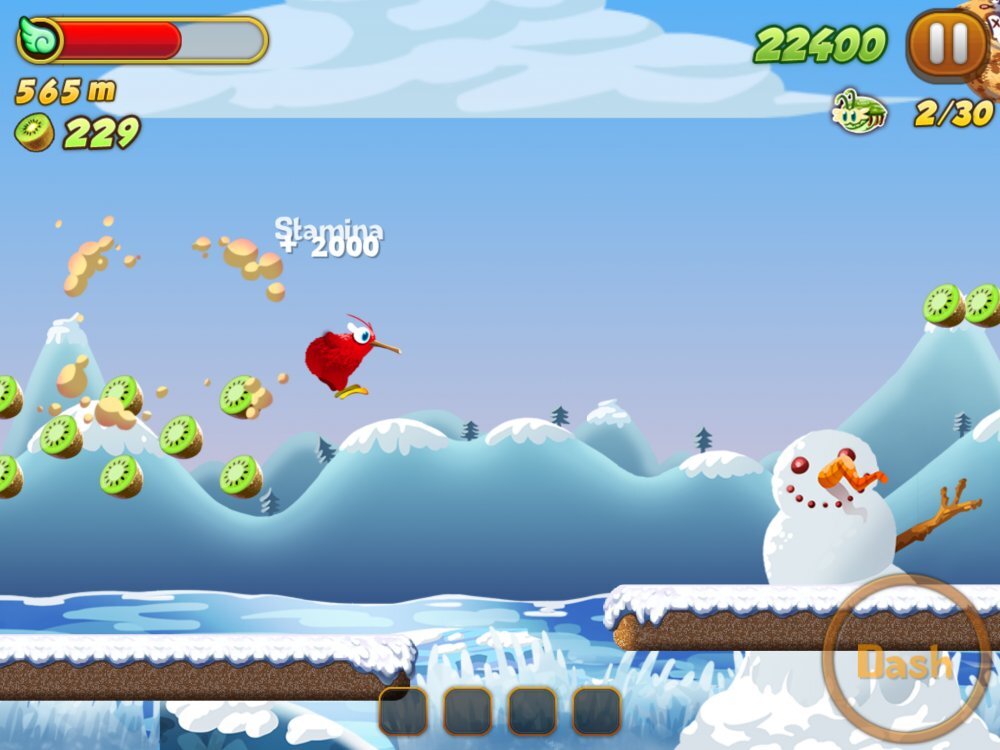Activate the Dash button
The image size is (1000, 750).
pos(906,660)
